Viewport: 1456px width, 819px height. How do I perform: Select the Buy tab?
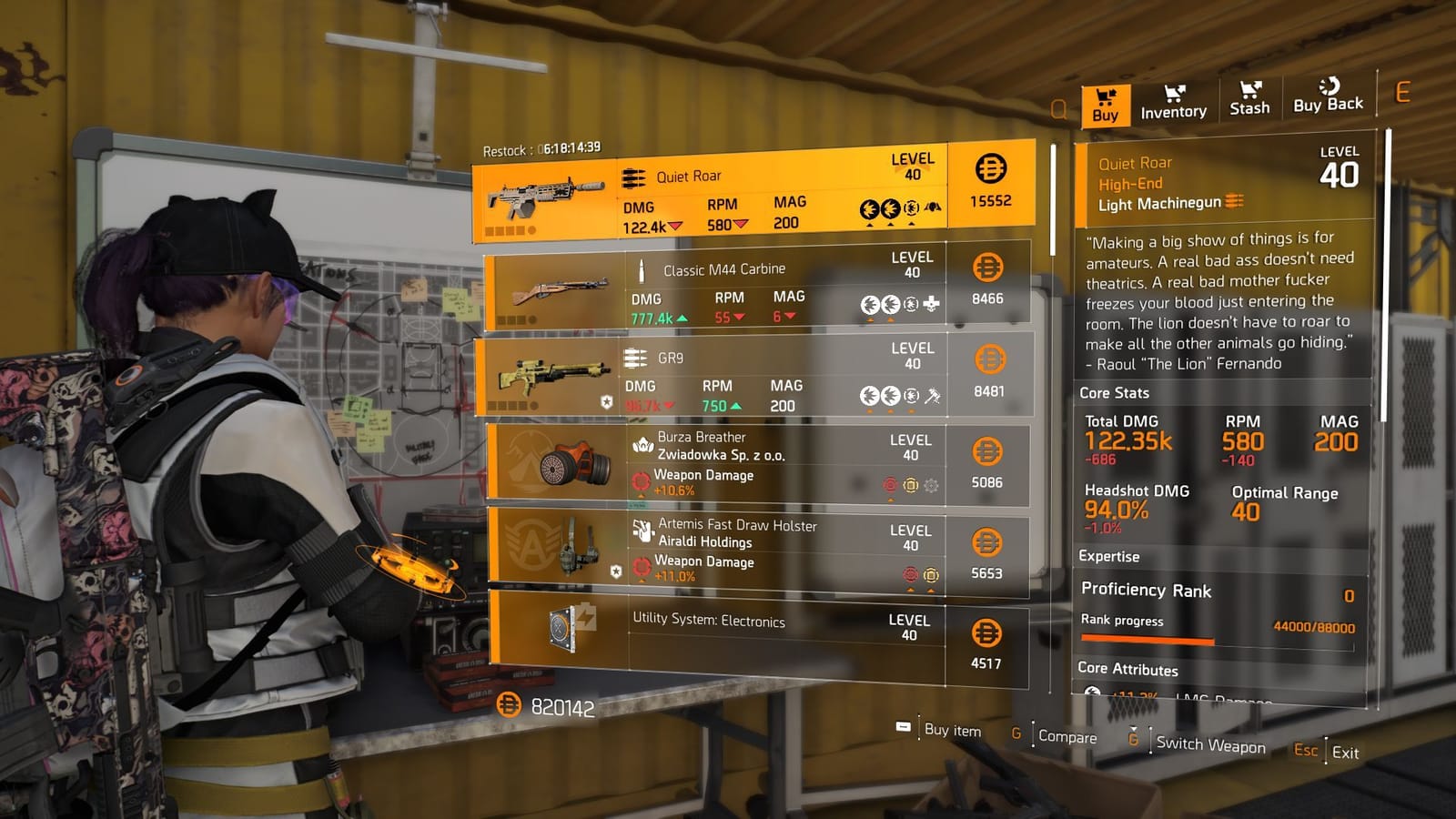coord(1104,102)
